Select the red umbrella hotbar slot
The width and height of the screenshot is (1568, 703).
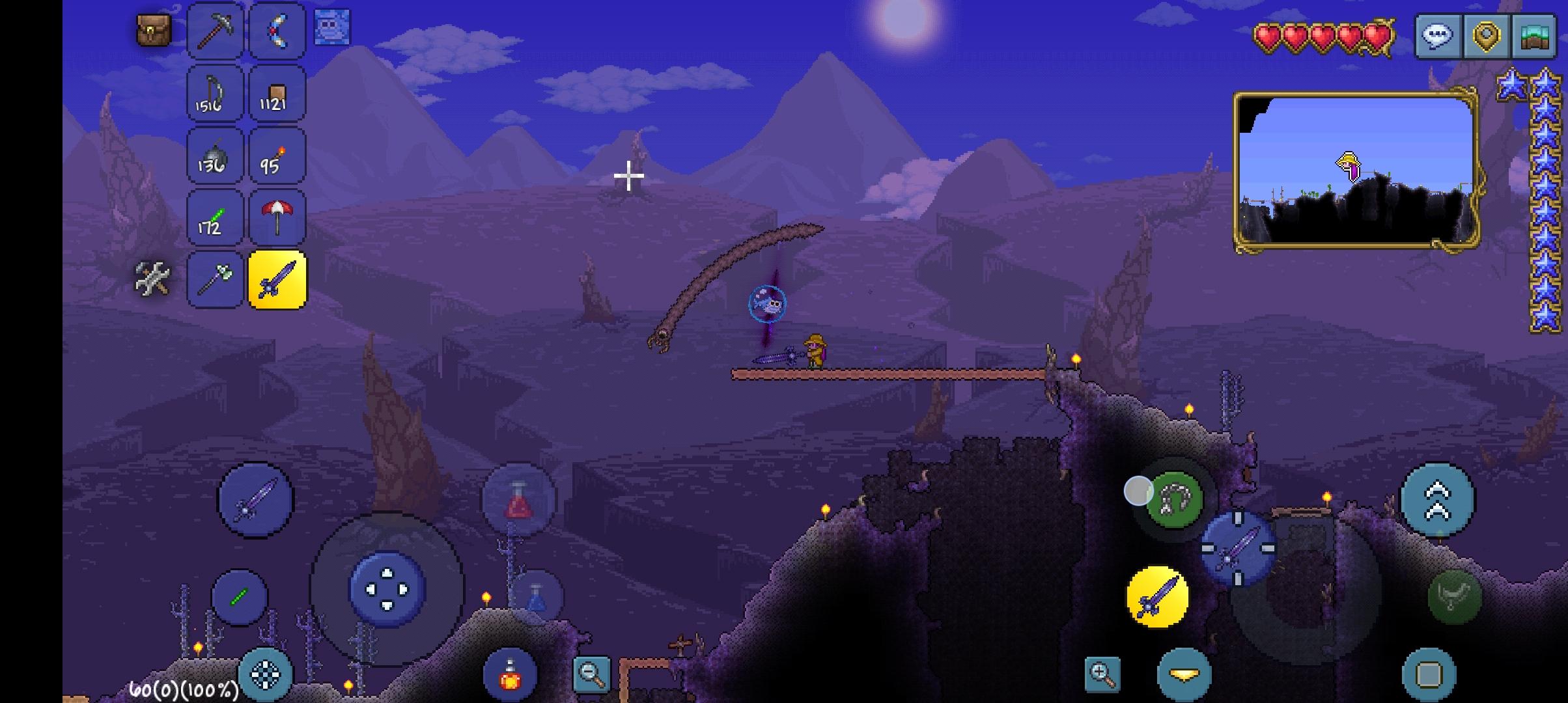(277, 218)
